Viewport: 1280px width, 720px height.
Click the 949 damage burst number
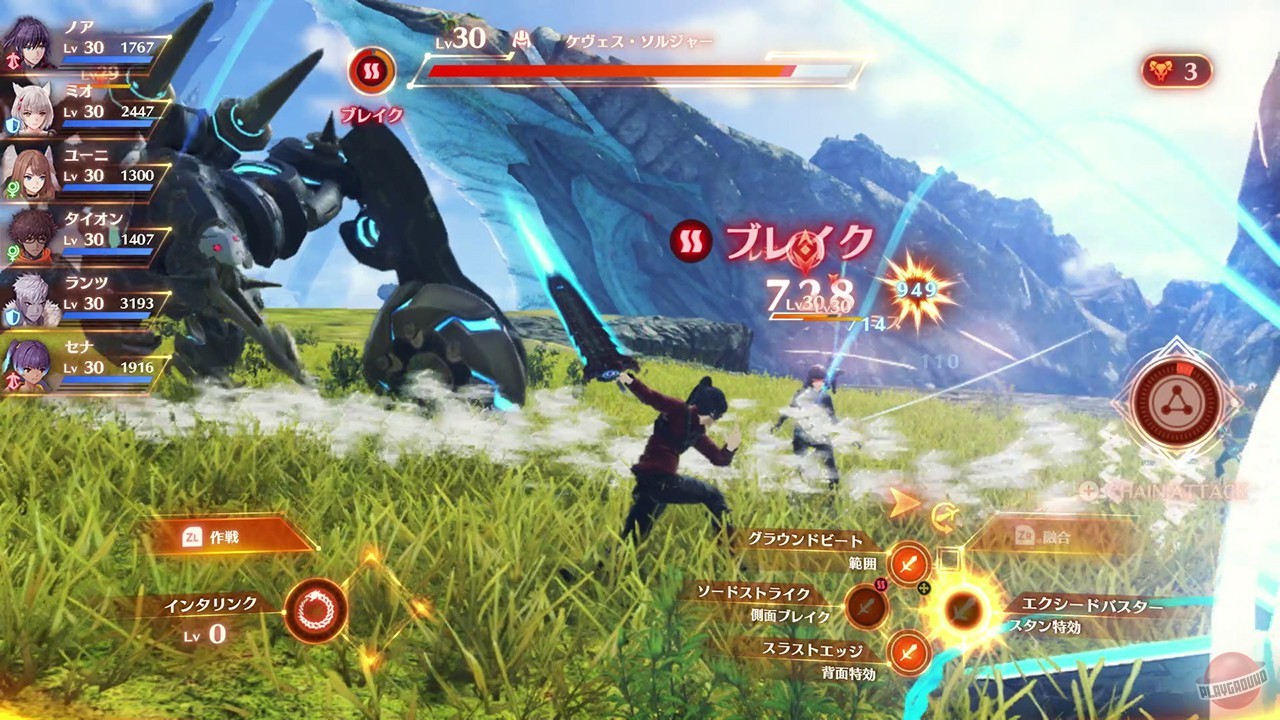point(916,290)
